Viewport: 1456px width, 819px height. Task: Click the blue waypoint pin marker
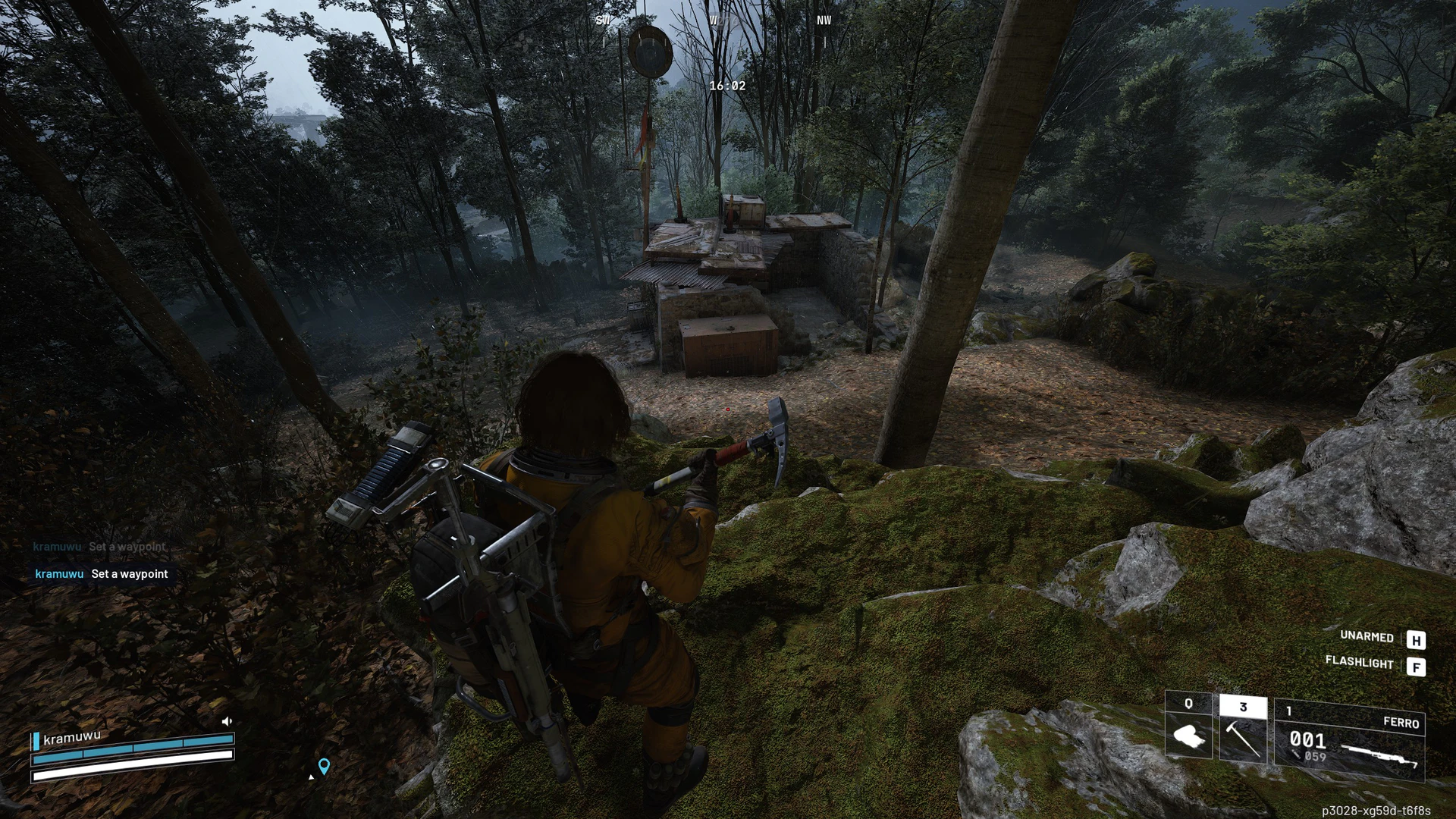click(324, 766)
